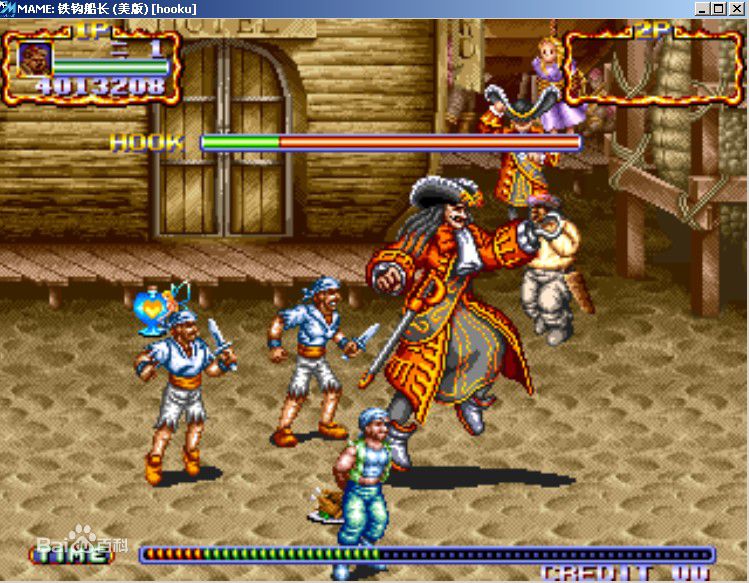Select the player one character portrait
The width and height of the screenshot is (749, 583).
(x=35, y=59)
